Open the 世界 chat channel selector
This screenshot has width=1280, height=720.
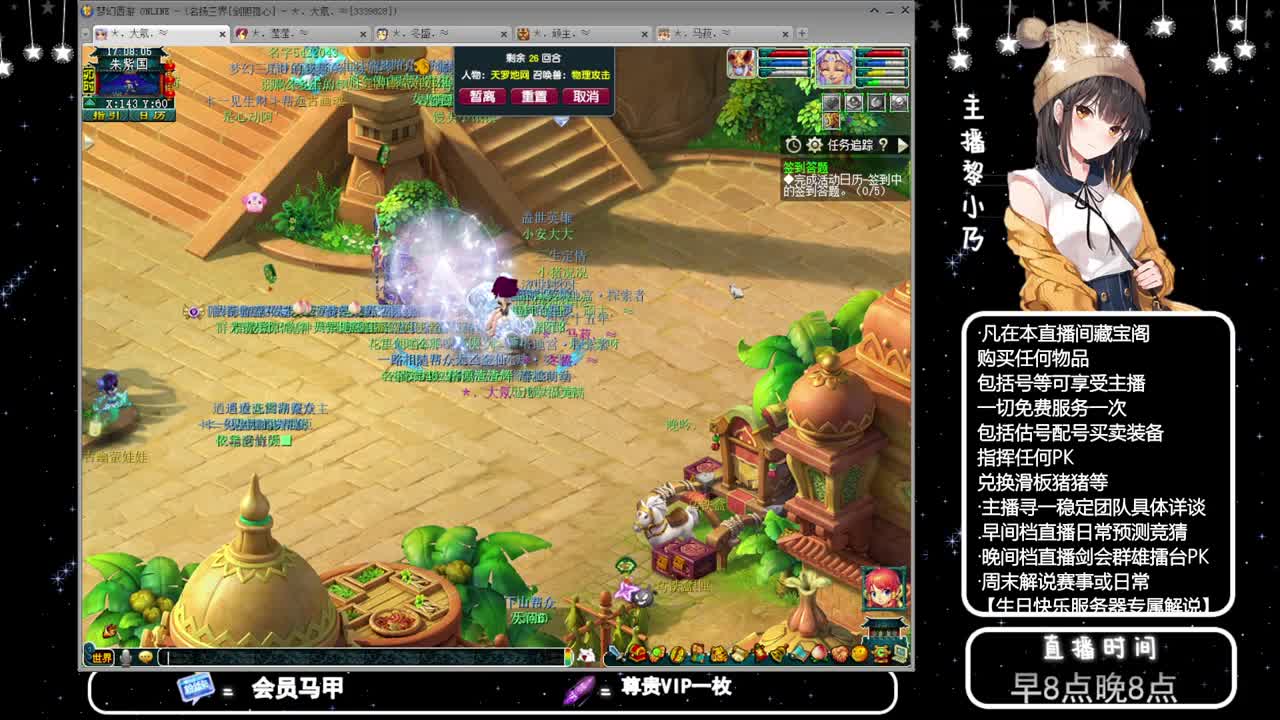pyautogui.click(x=102, y=656)
